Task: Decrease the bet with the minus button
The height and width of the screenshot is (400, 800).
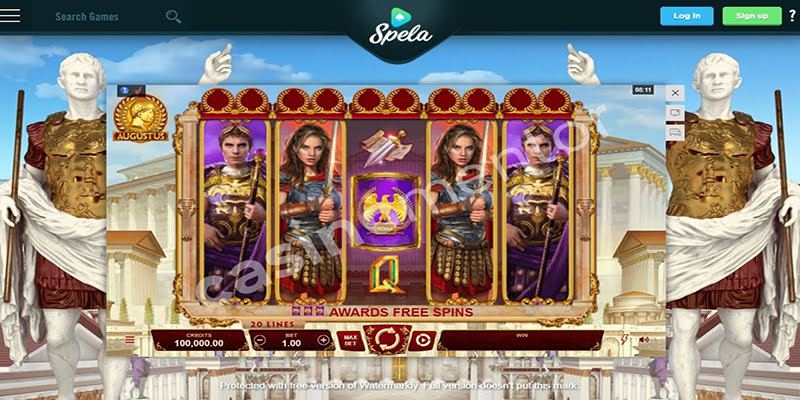Action: click(260, 340)
